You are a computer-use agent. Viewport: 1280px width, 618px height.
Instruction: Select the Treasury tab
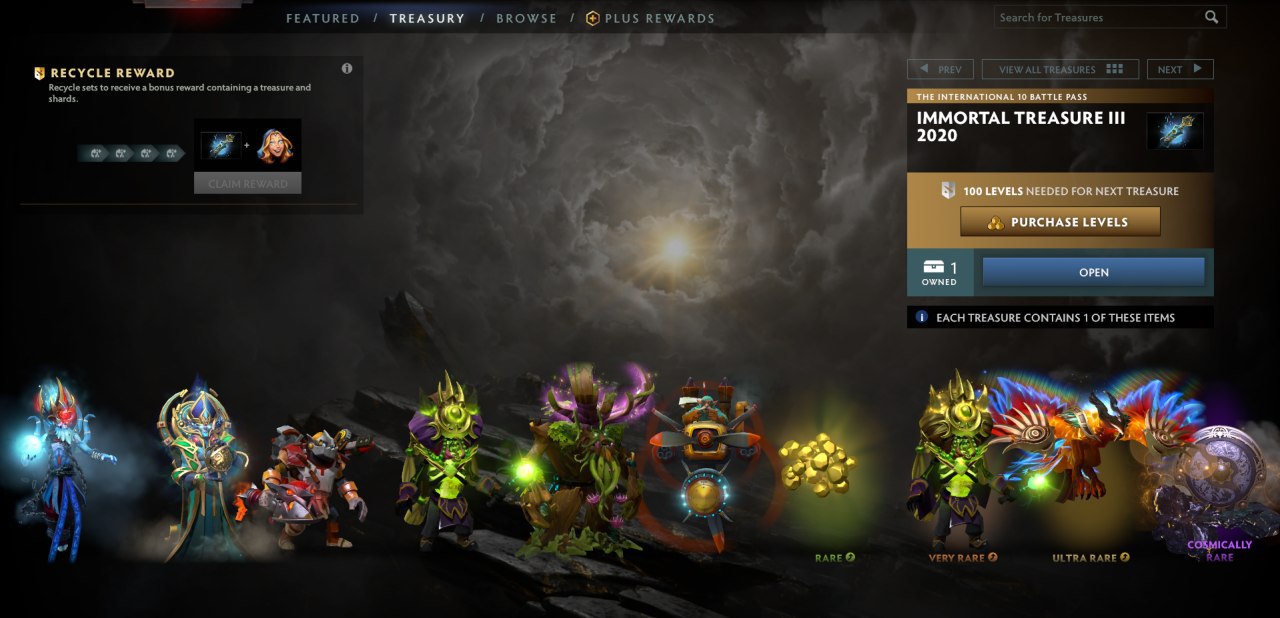427,18
